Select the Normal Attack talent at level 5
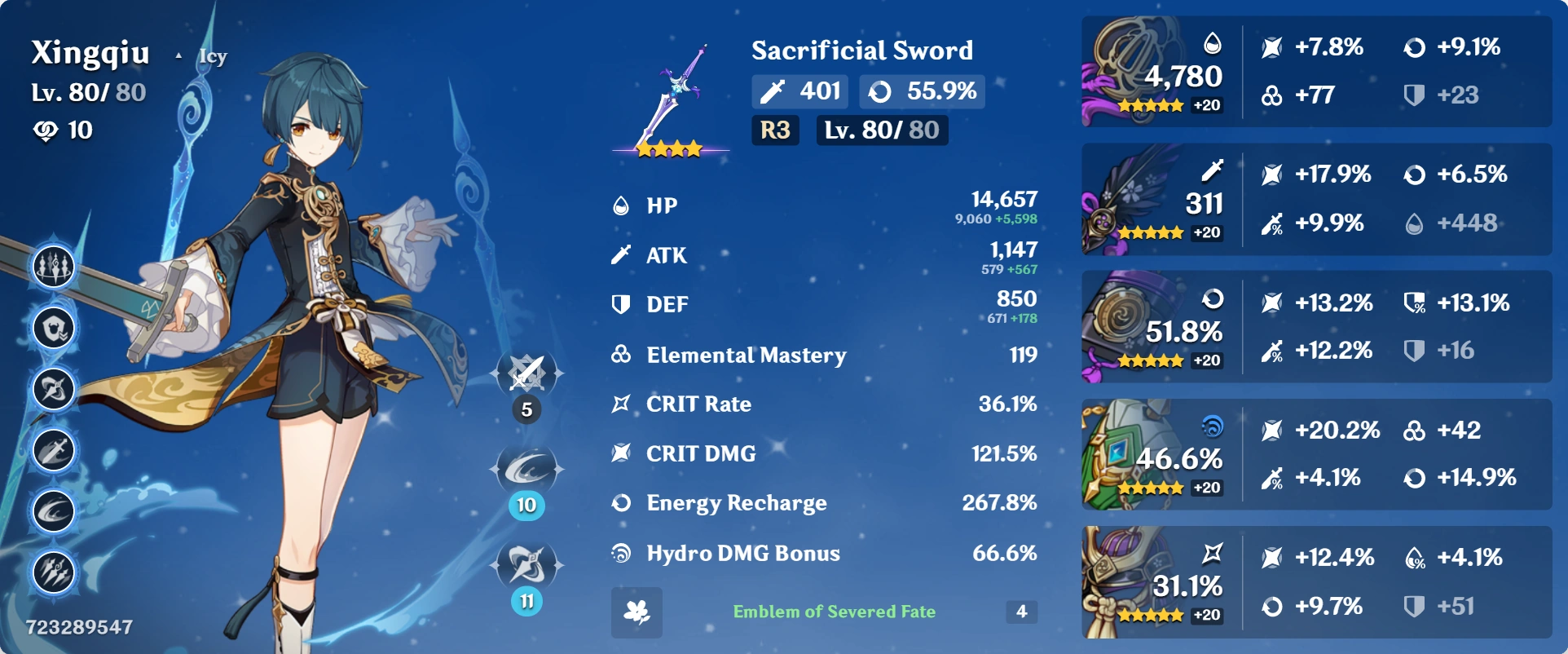Screen dimensions: 1568x654 [526, 373]
